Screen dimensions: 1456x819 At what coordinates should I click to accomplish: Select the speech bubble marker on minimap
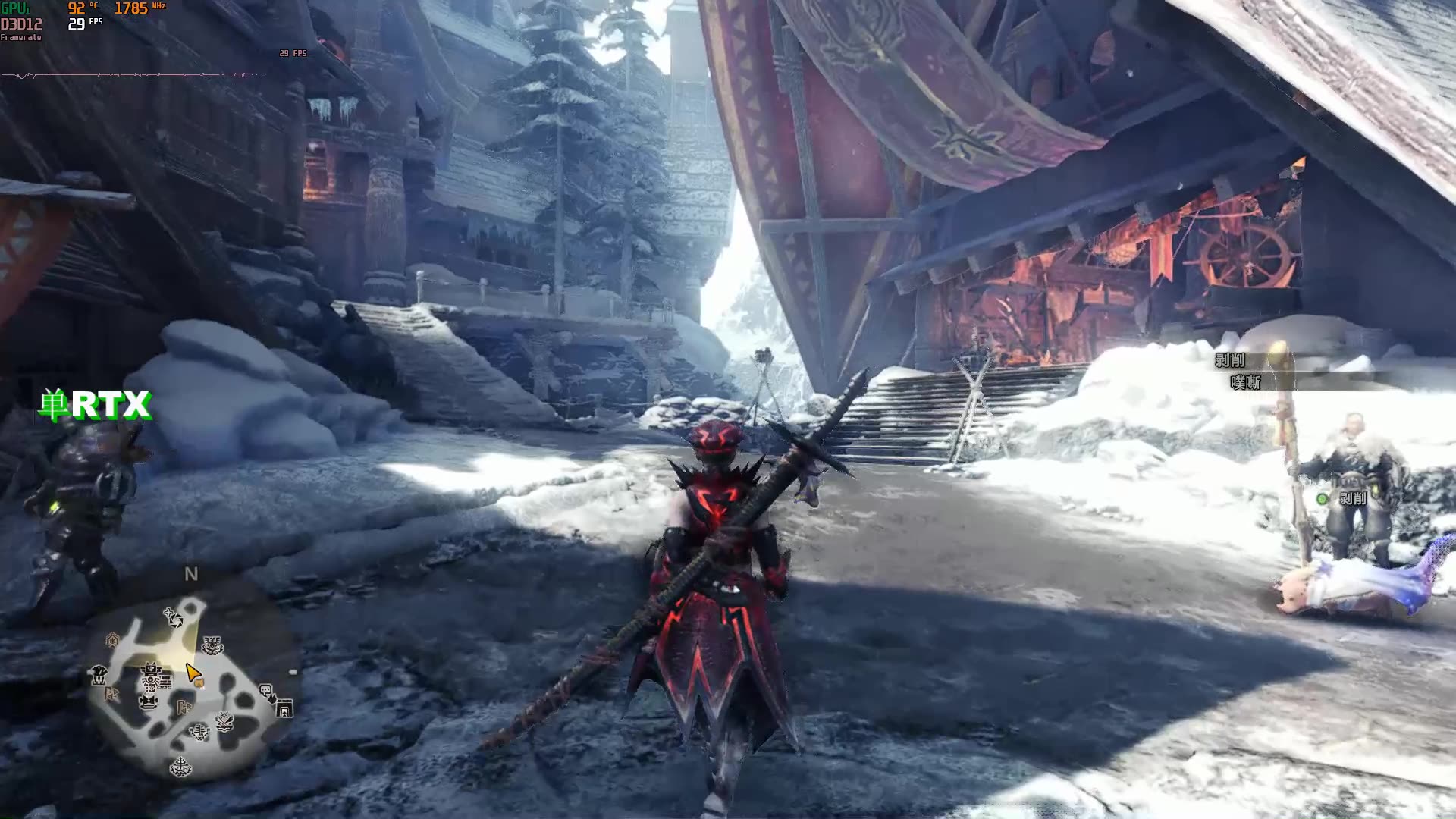coord(265,691)
